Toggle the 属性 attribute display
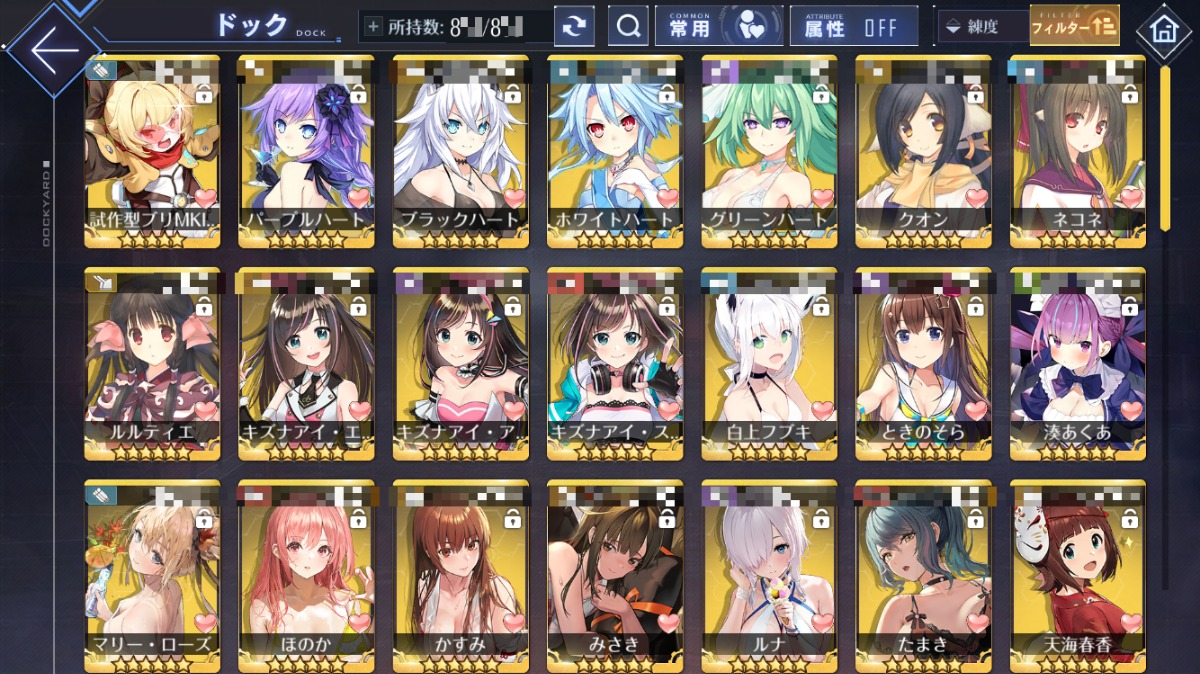This screenshot has height=674, width=1200. 853,27
